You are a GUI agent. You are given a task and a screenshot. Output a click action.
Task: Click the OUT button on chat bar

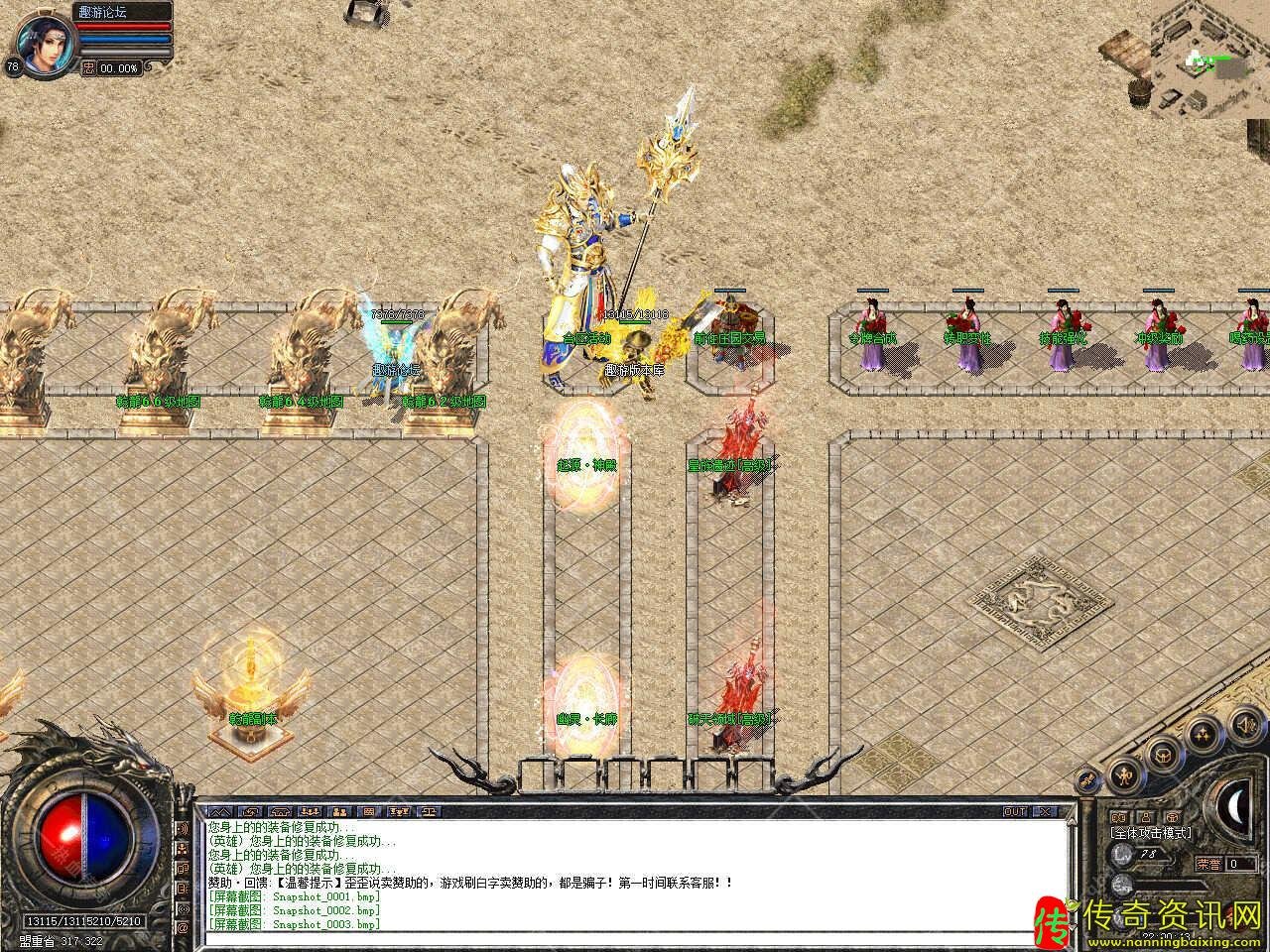[1014, 811]
